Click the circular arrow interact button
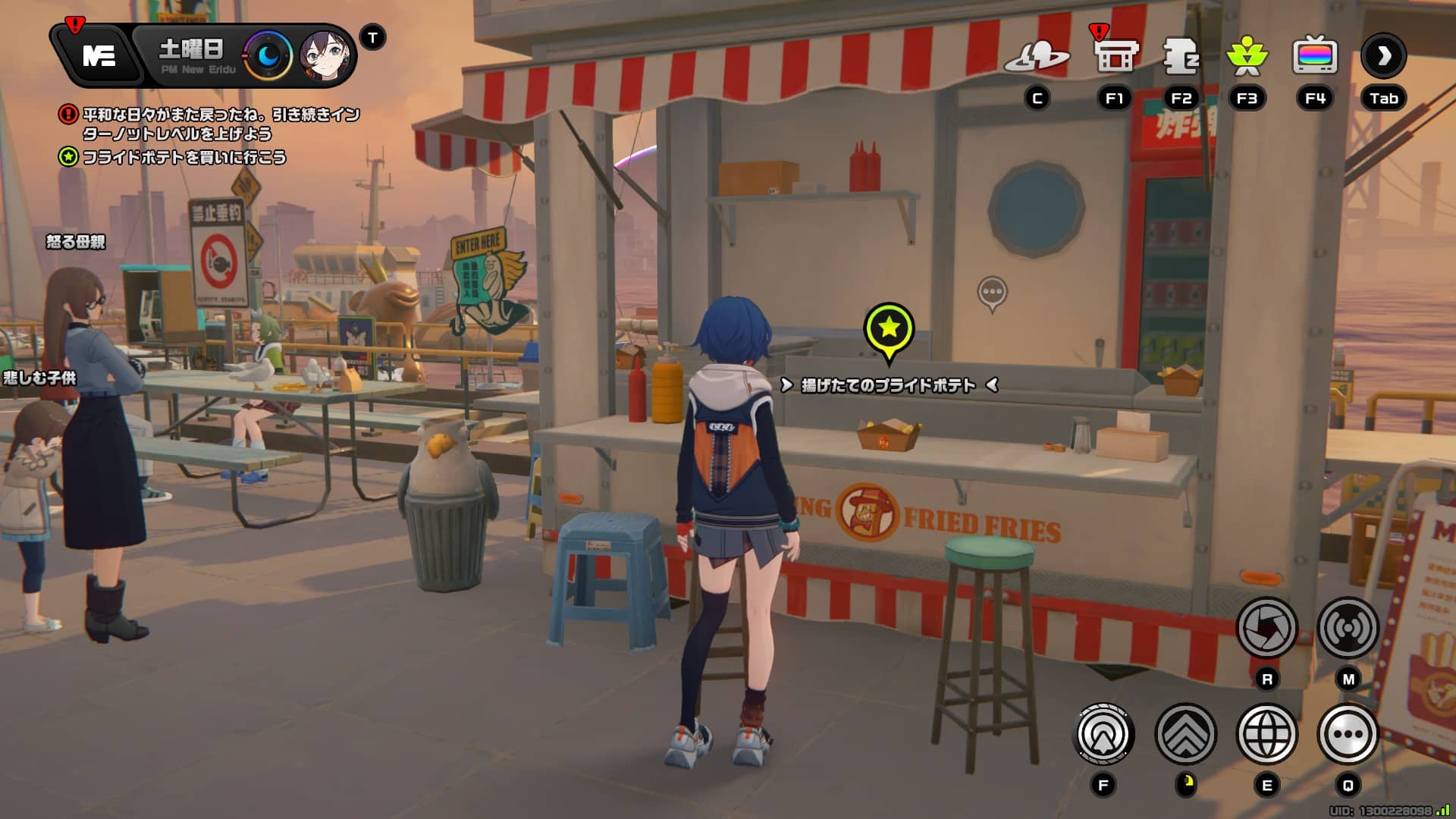Image resolution: width=1456 pixels, height=819 pixels. pos(1104,734)
